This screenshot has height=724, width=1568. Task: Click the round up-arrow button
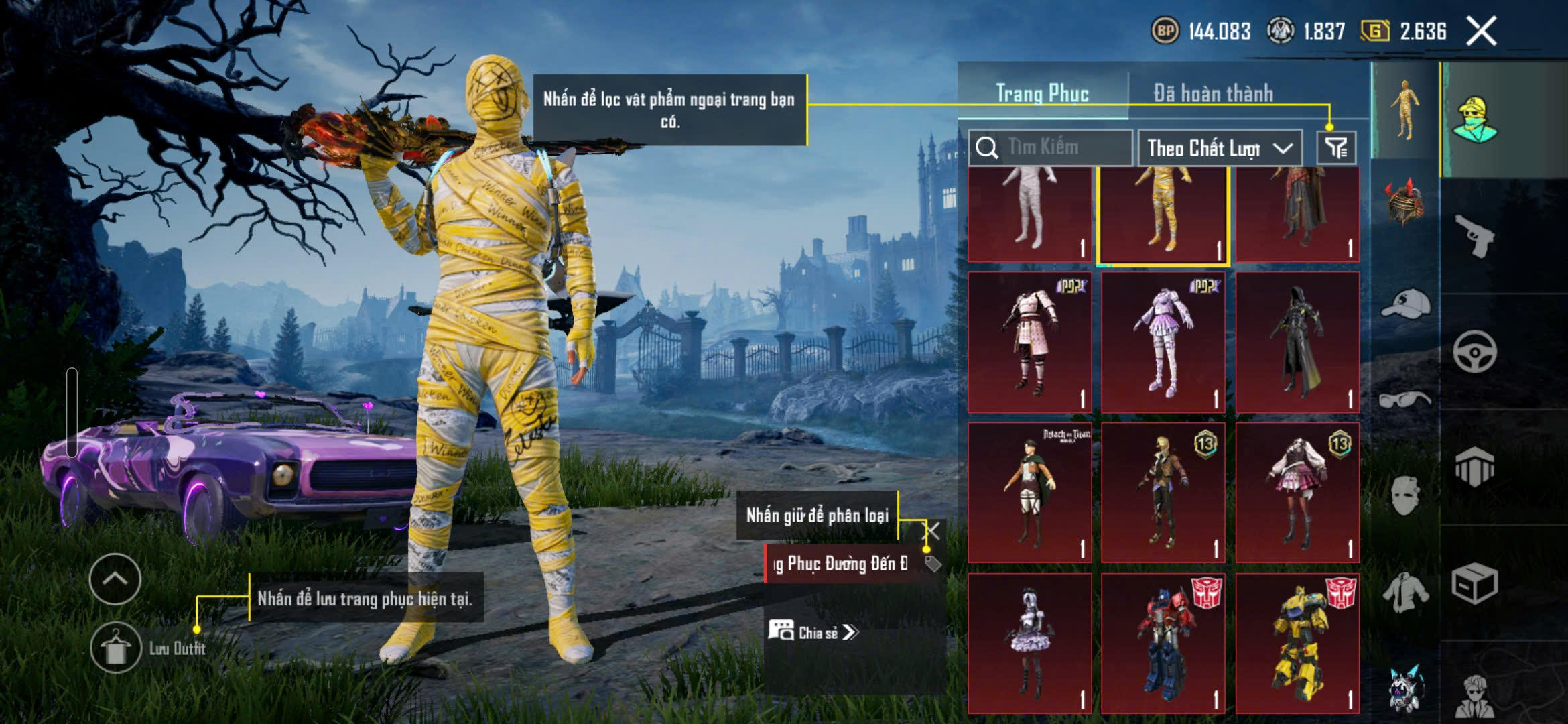[x=115, y=579]
